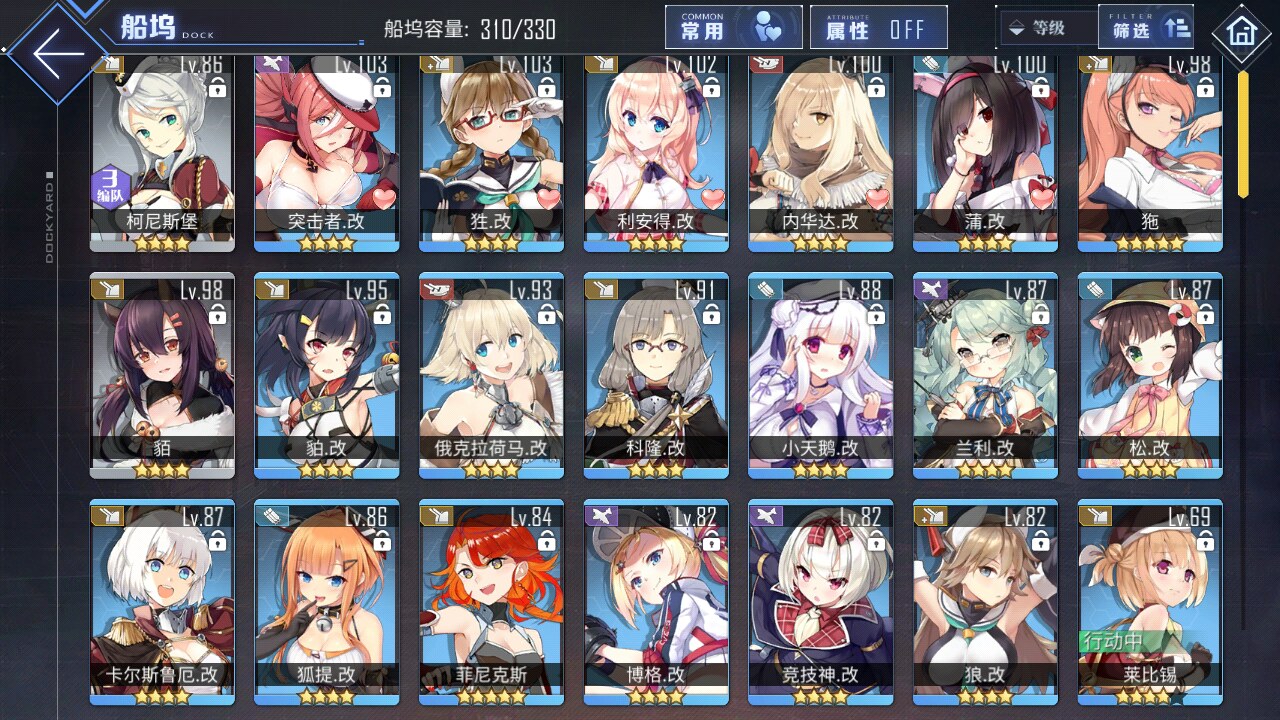Toggle the 属性 attribute display
Screen dimensions: 1280x720
click(x=878, y=28)
